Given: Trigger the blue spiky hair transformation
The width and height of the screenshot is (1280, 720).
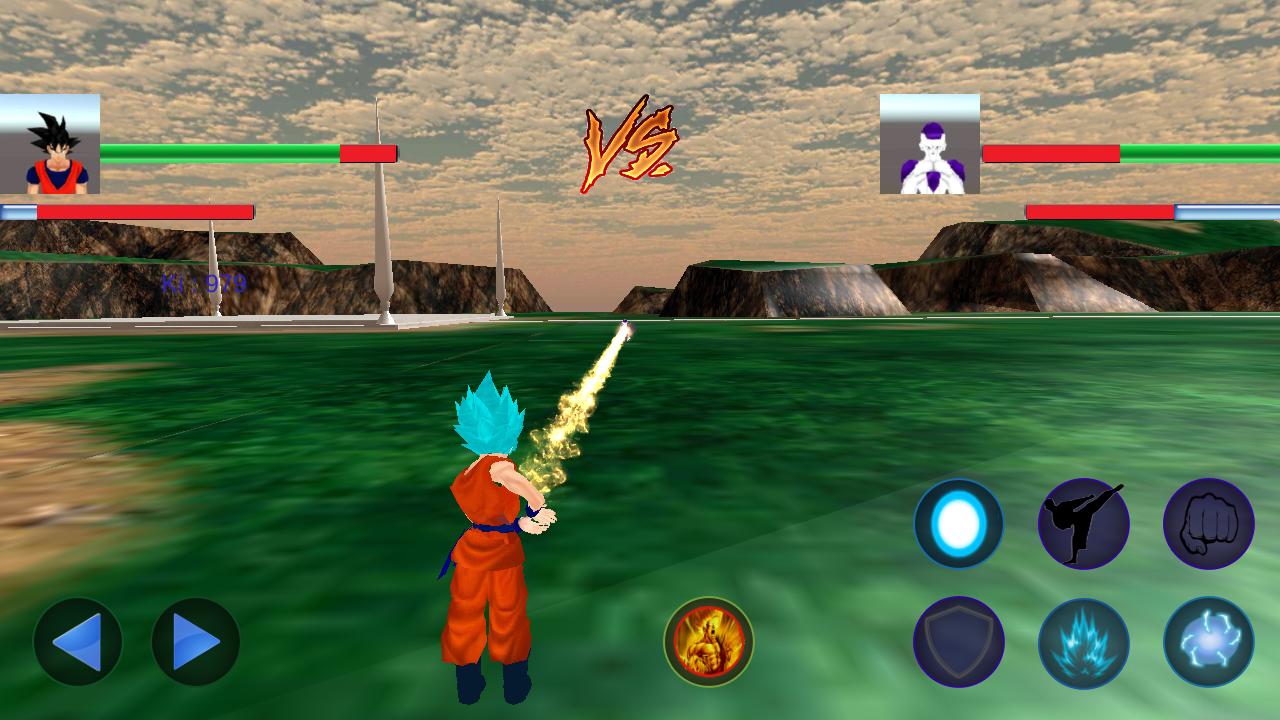Looking at the screenshot, I should pos(1084,642).
